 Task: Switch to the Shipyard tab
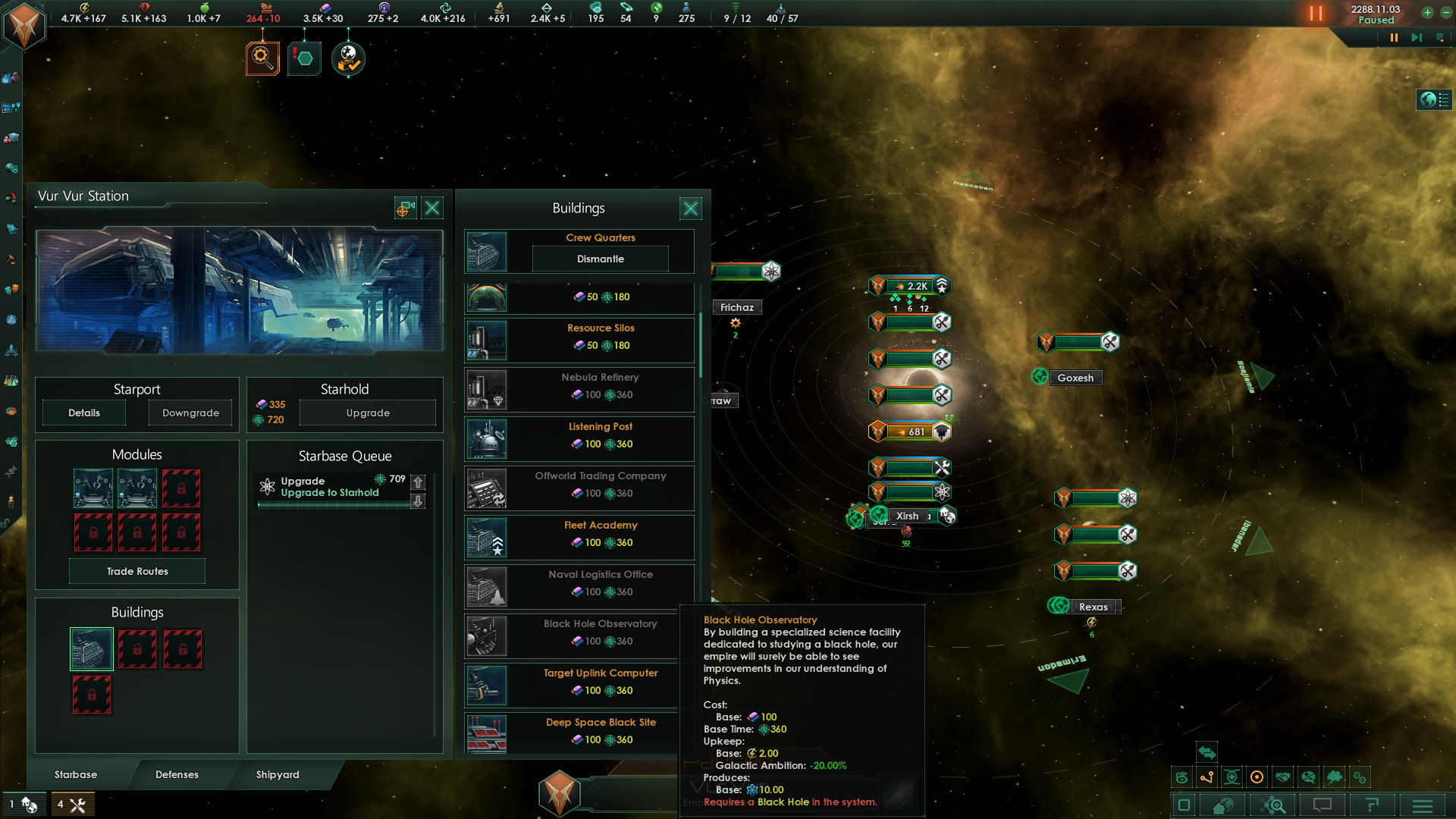278,774
